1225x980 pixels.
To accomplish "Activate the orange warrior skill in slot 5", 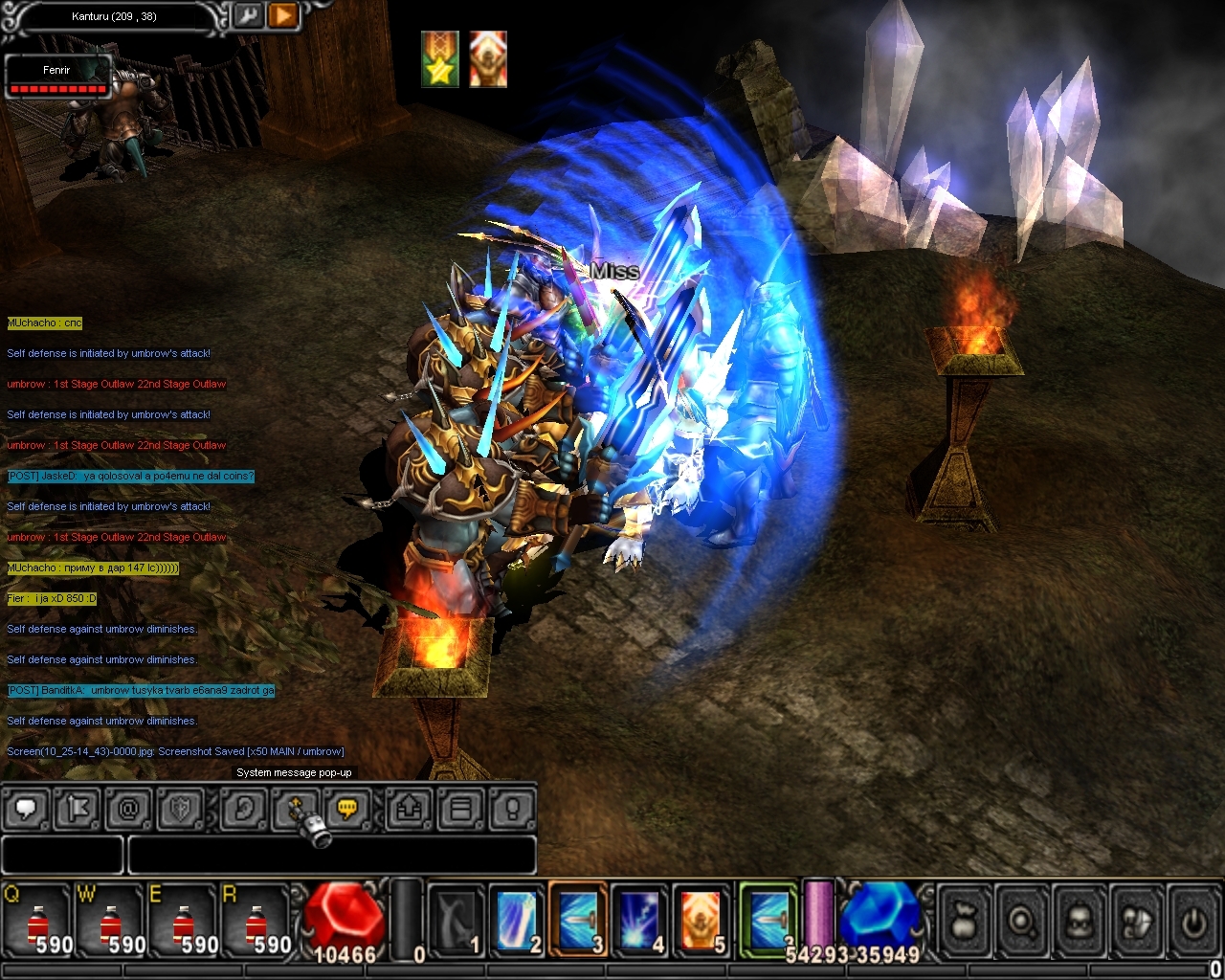I will point(702,921).
